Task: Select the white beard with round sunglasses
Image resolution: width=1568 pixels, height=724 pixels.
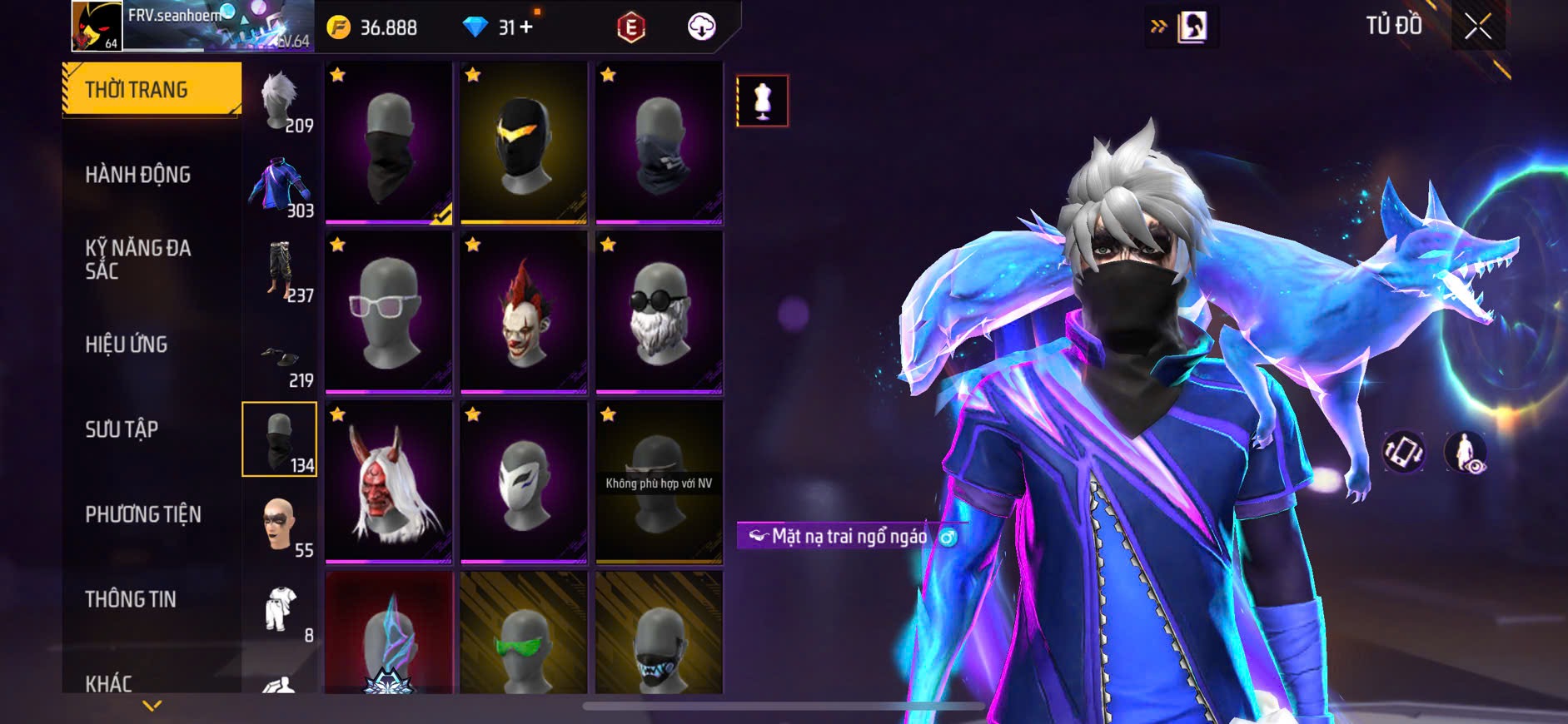Action: pyautogui.click(x=659, y=313)
